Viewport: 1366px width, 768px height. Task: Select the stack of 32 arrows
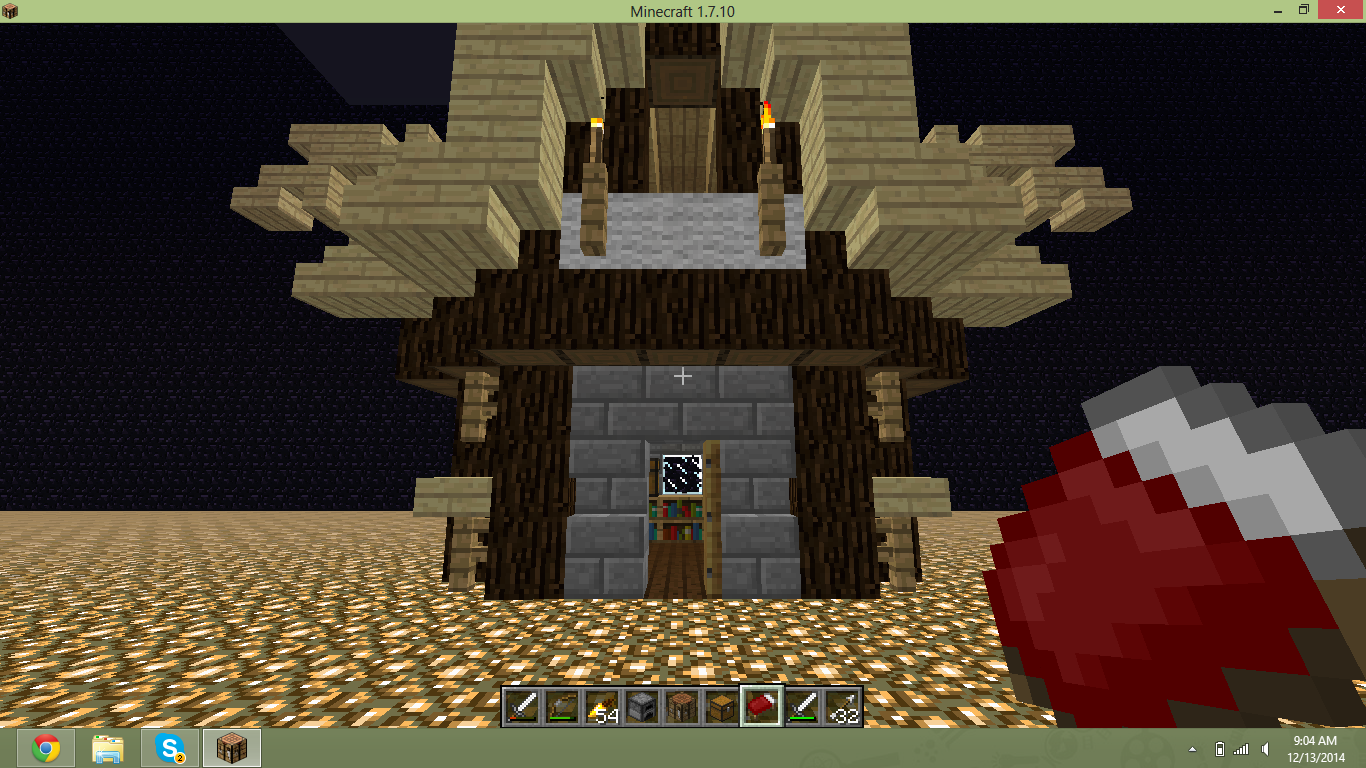pyautogui.click(x=841, y=707)
